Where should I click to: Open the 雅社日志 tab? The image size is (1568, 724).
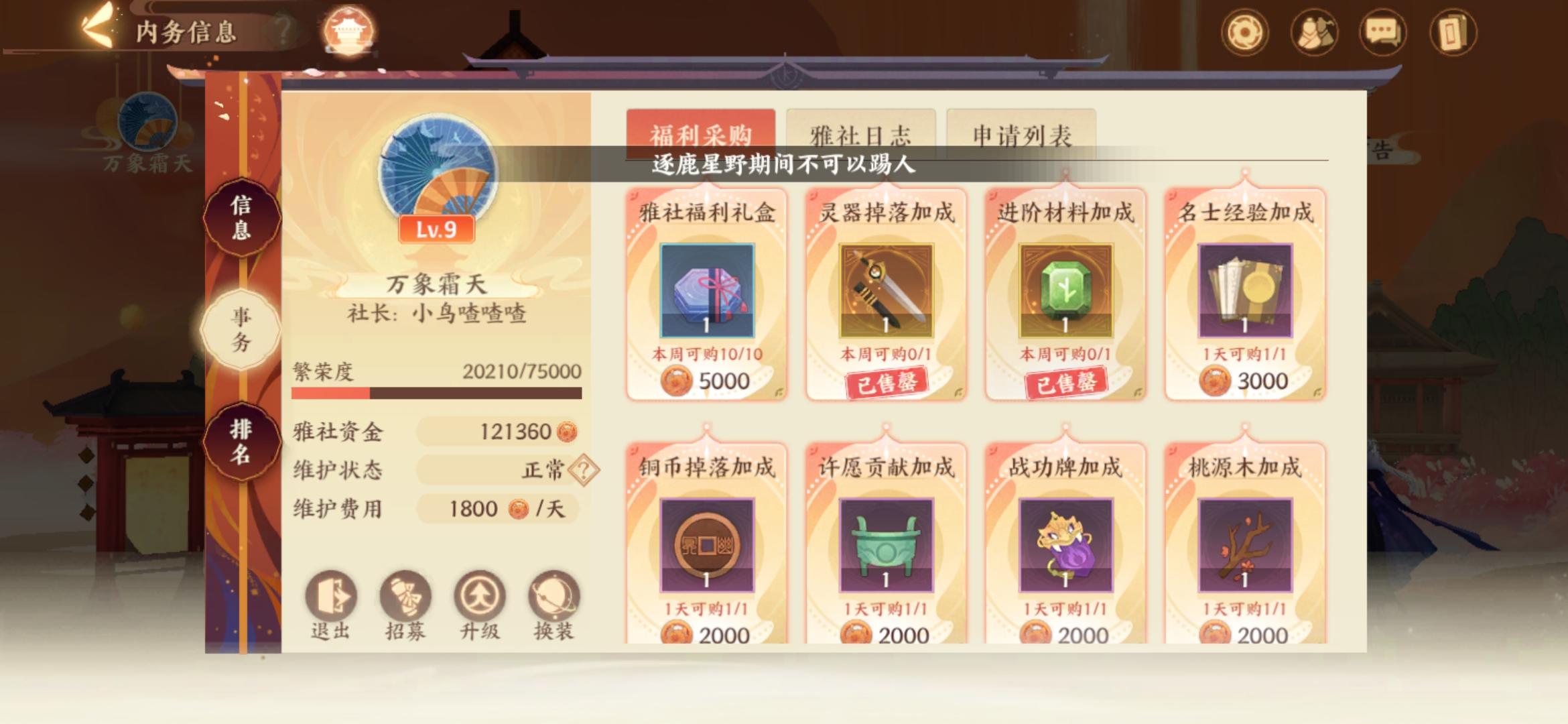860,133
